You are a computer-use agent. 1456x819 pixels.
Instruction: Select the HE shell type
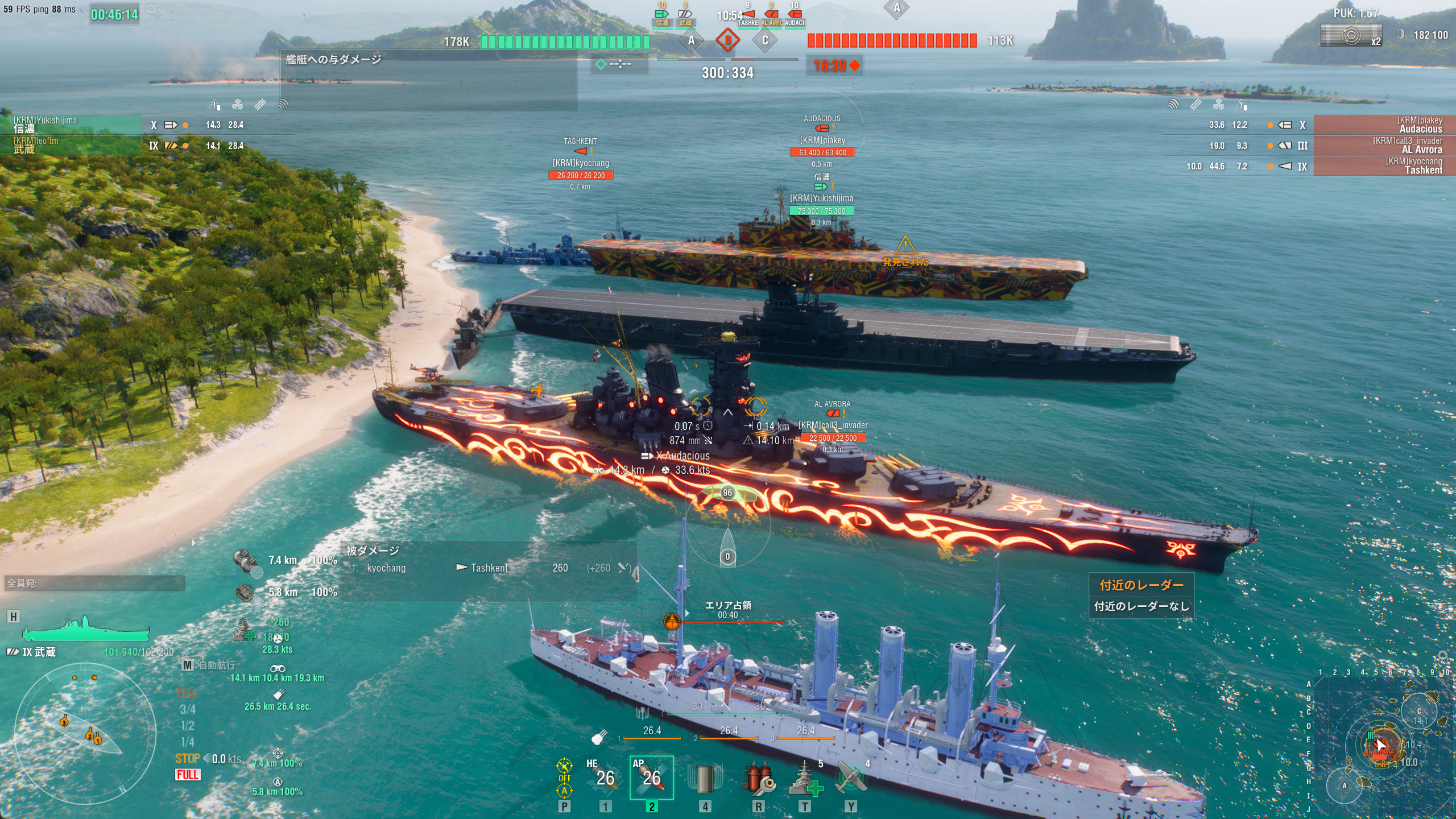(x=605, y=777)
